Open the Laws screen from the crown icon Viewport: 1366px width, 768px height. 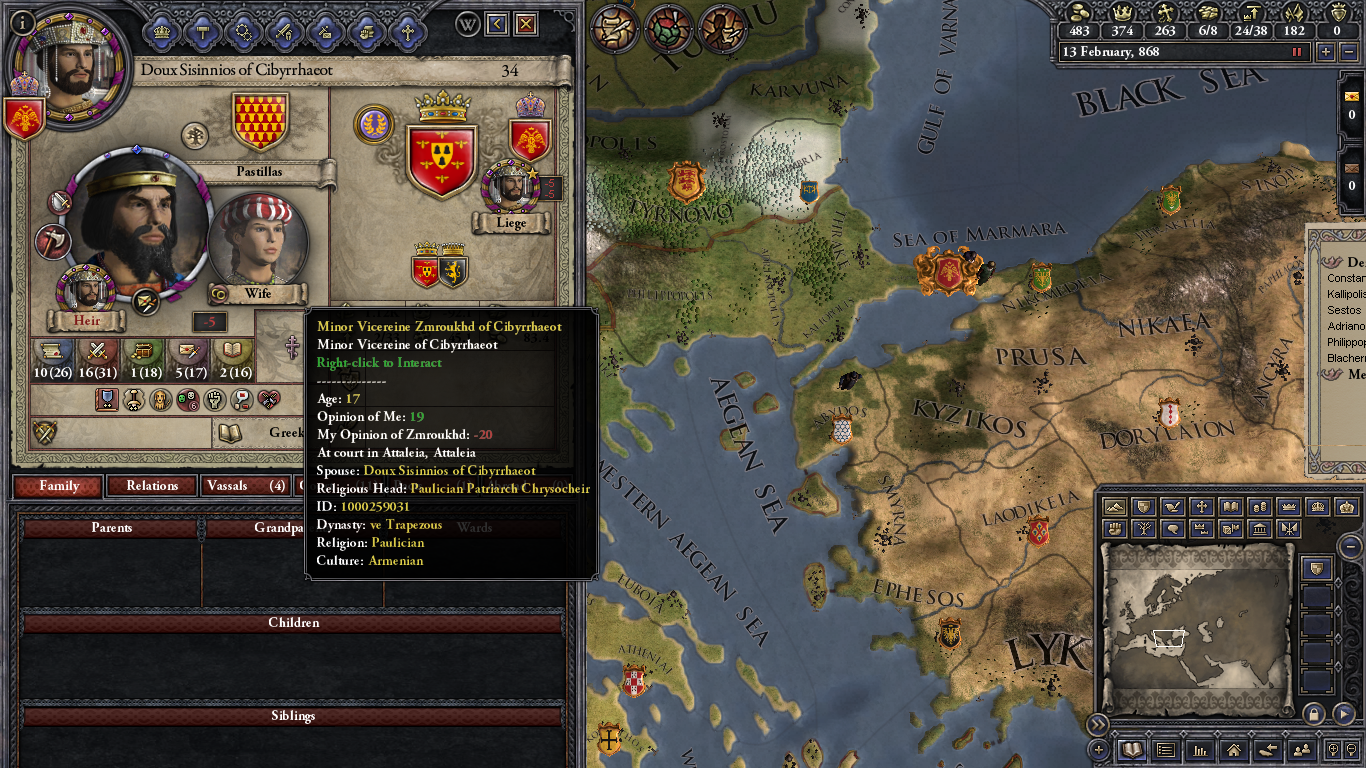[161, 31]
